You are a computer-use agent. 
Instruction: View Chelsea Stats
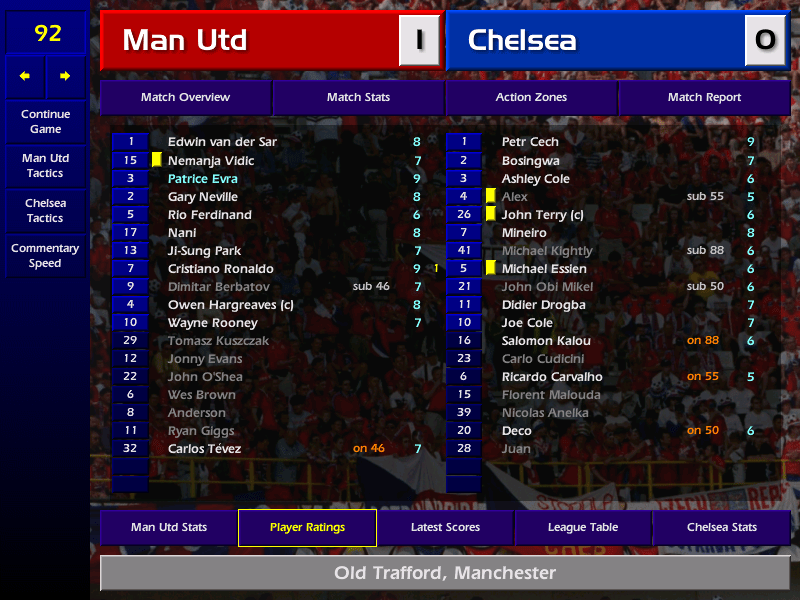[721, 527]
